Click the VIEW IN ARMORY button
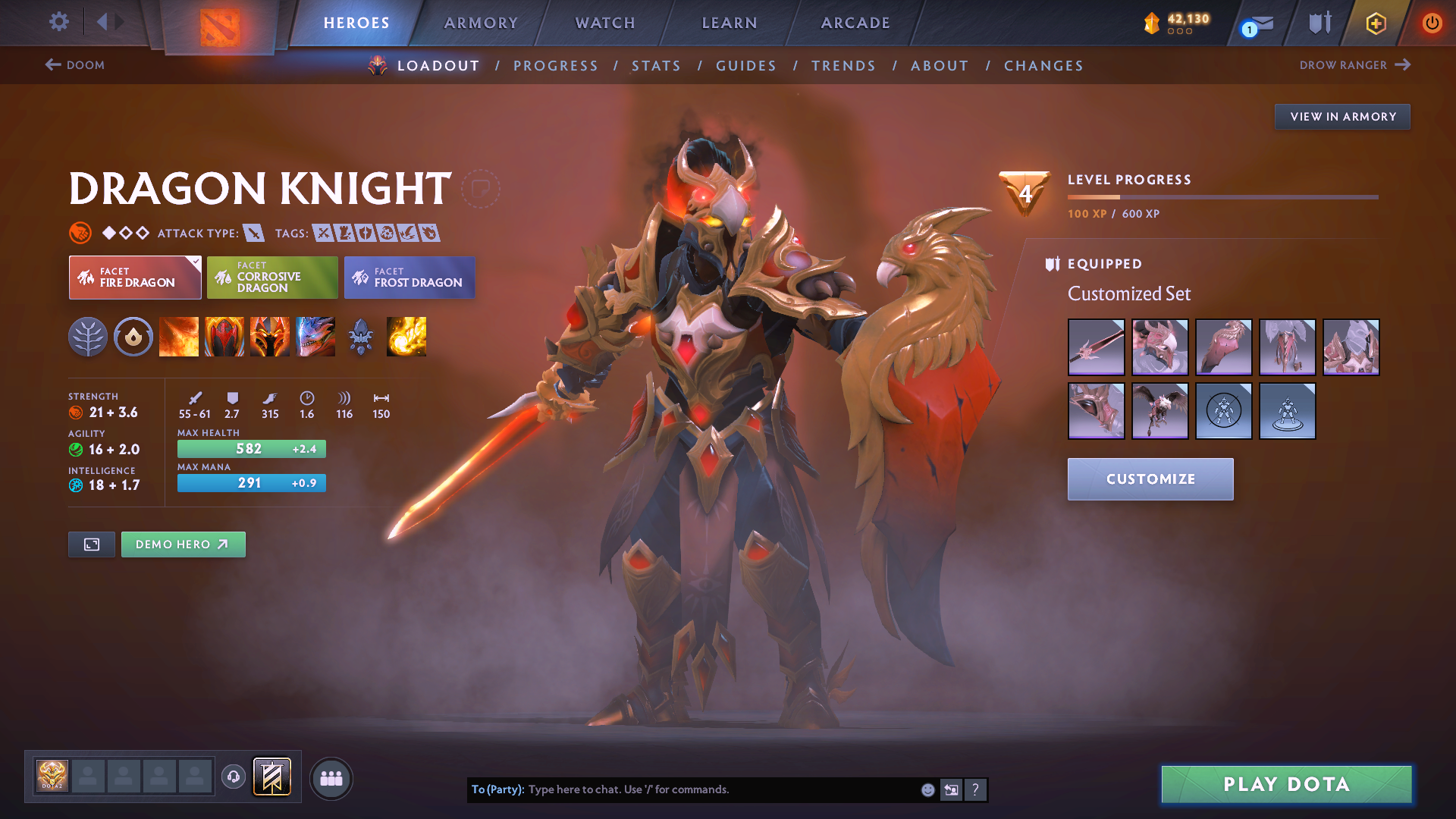This screenshot has width=1456, height=819. [1342, 116]
